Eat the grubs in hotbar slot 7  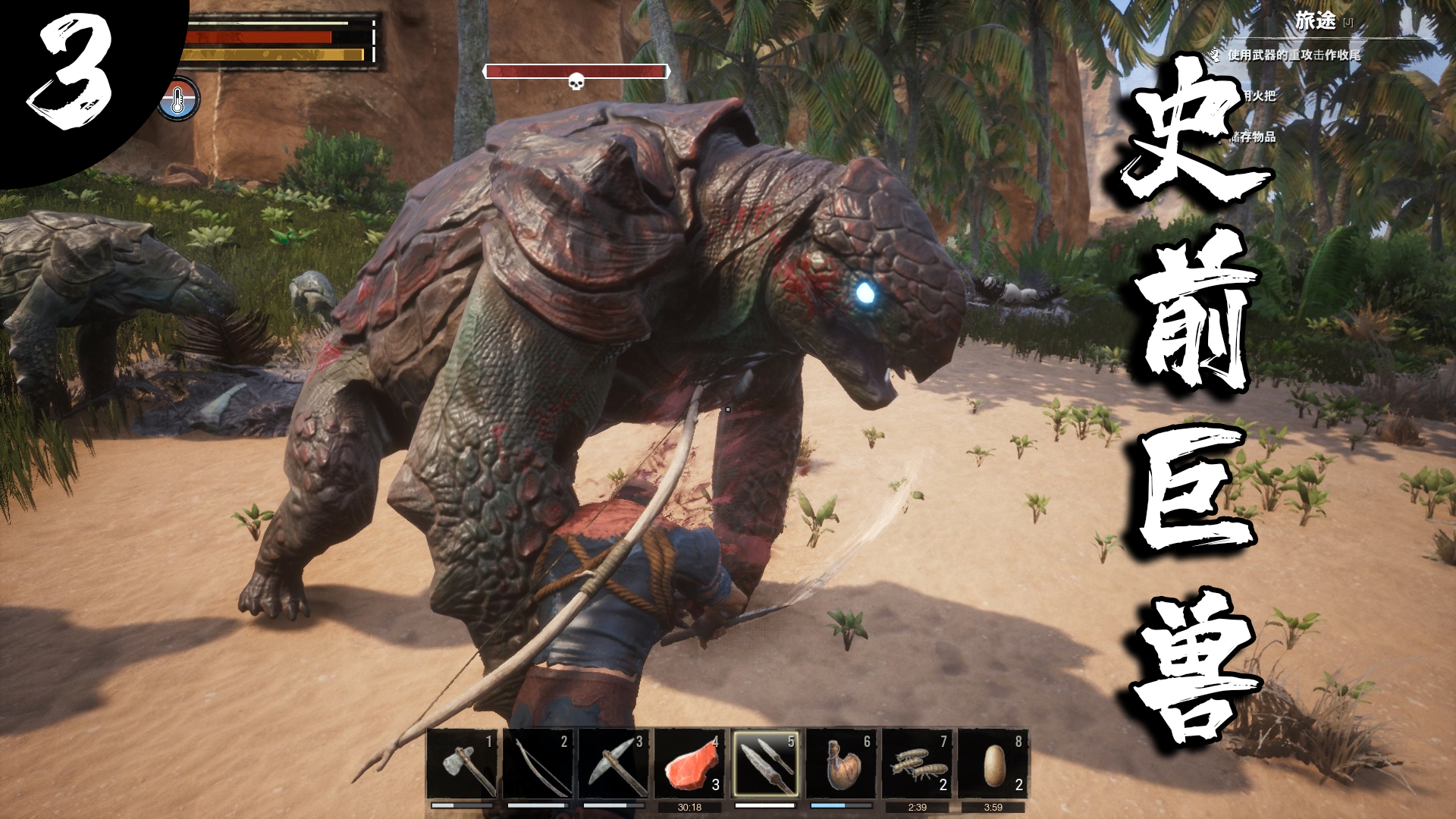[x=918, y=763]
